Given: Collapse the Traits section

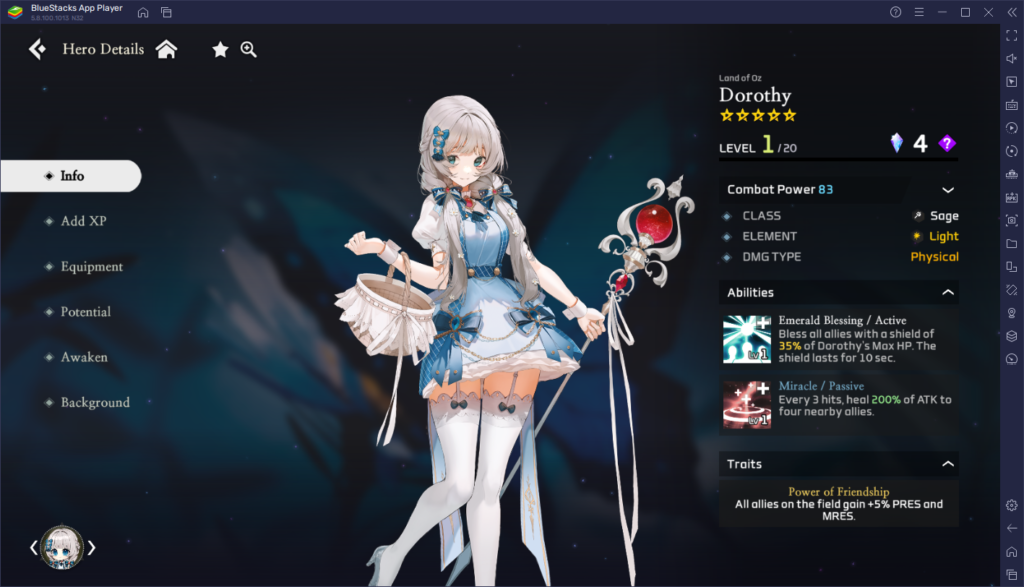Looking at the screenshot, I should pos(947,464).
